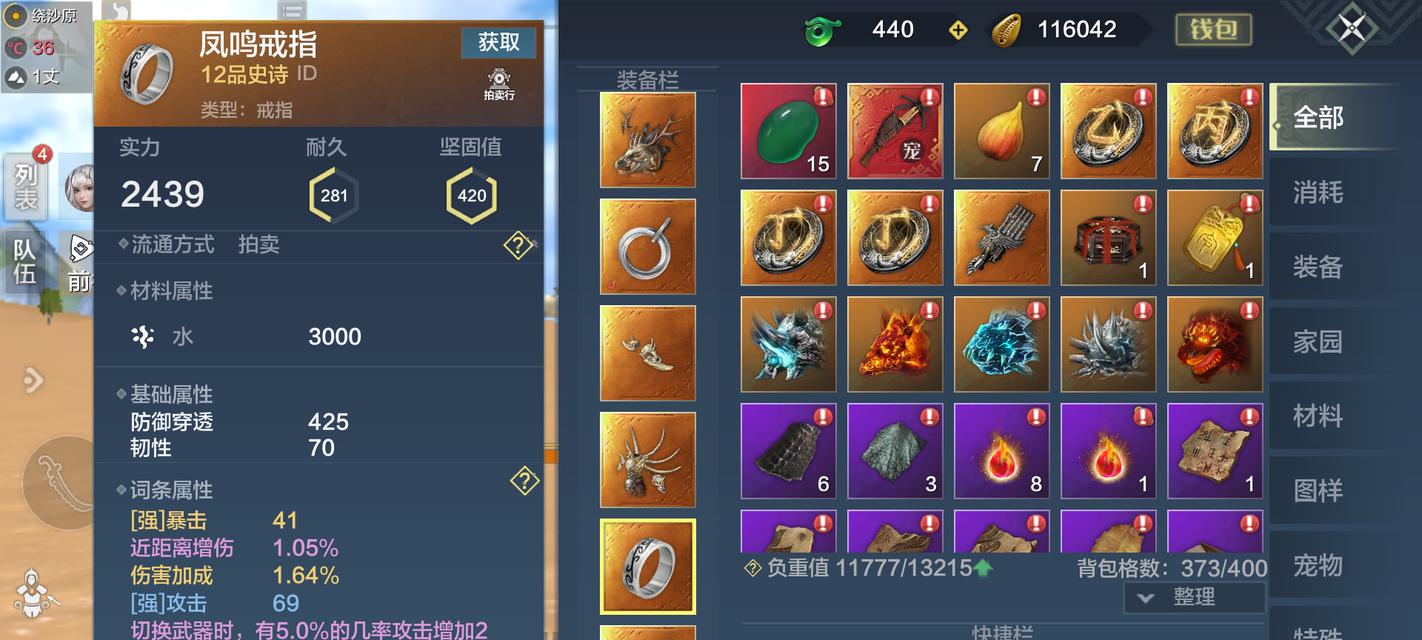The image size is (1422, 640).
Task: Choose the red lion head material
Action: pyautogui.click(x=1215, y=344)
